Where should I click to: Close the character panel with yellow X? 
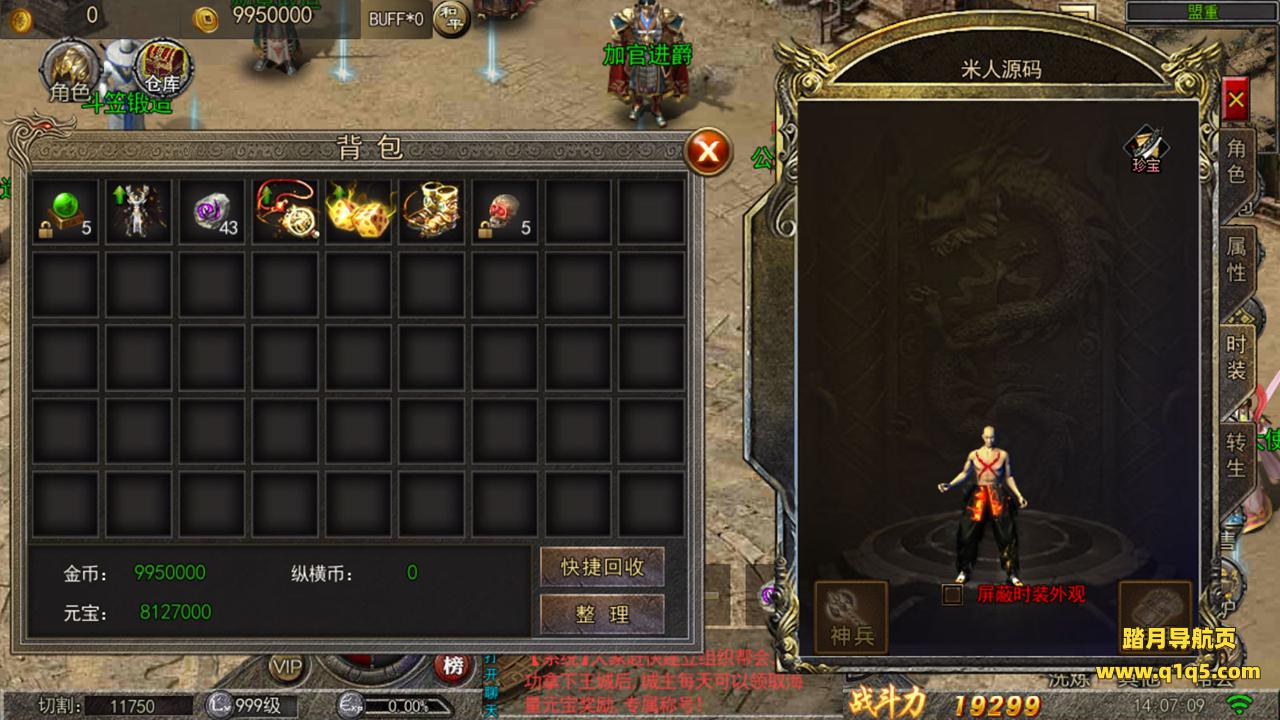click(1236, 100)
